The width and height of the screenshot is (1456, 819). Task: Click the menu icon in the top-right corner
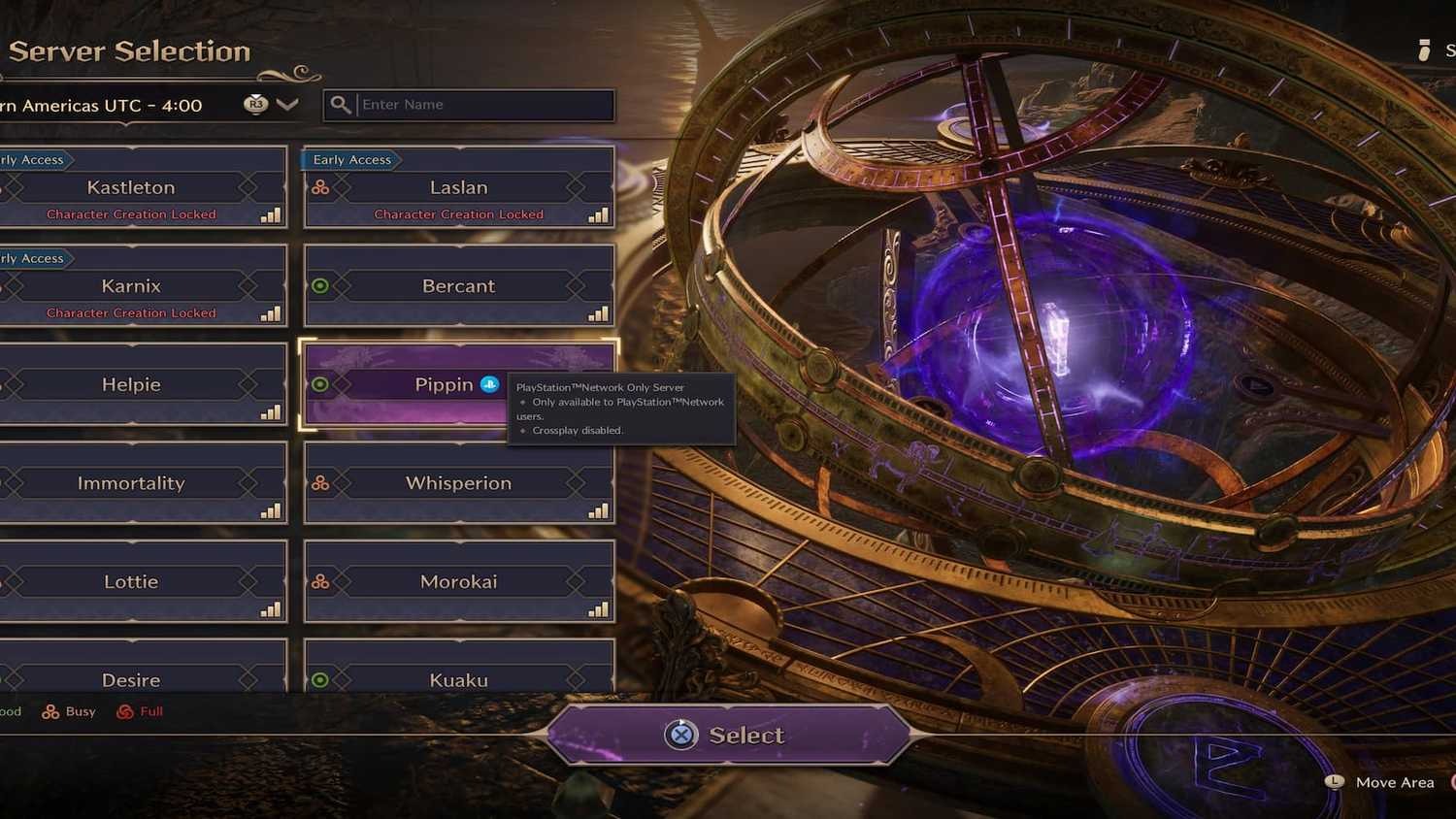[x=1423, y=49]
